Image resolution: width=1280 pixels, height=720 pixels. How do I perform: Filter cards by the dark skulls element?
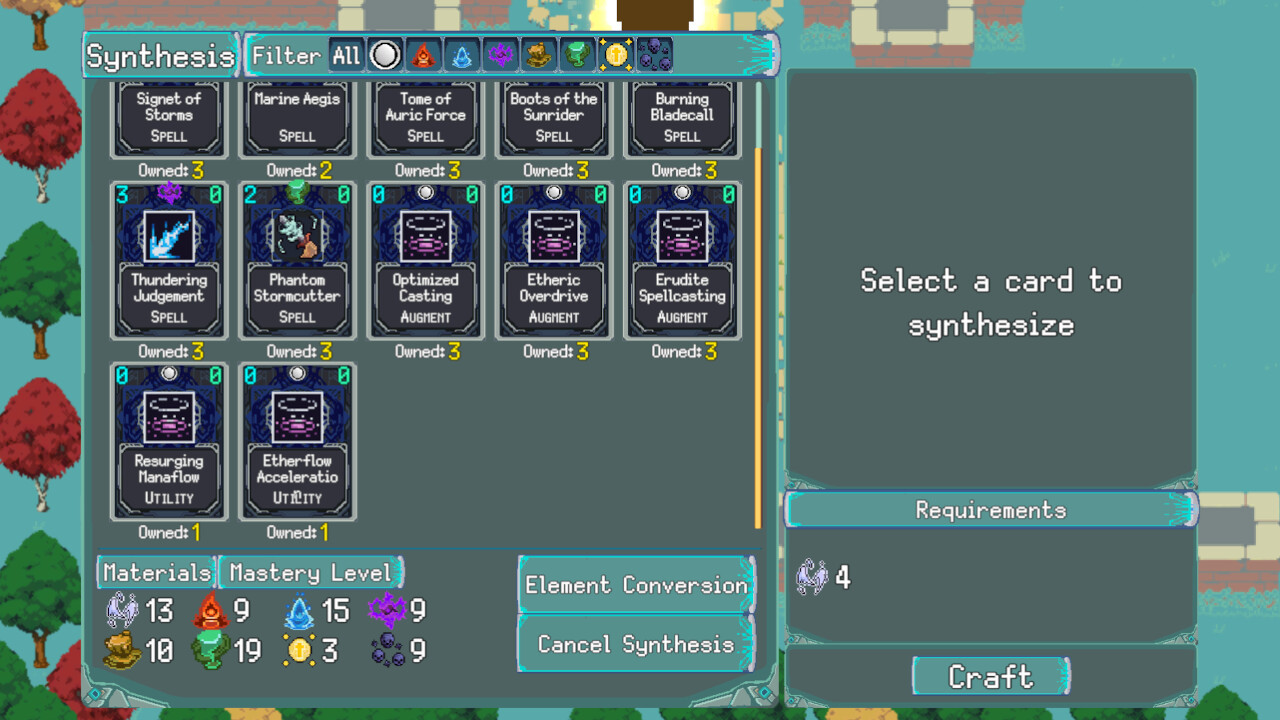pyautogui.click(x=654, y=56)
